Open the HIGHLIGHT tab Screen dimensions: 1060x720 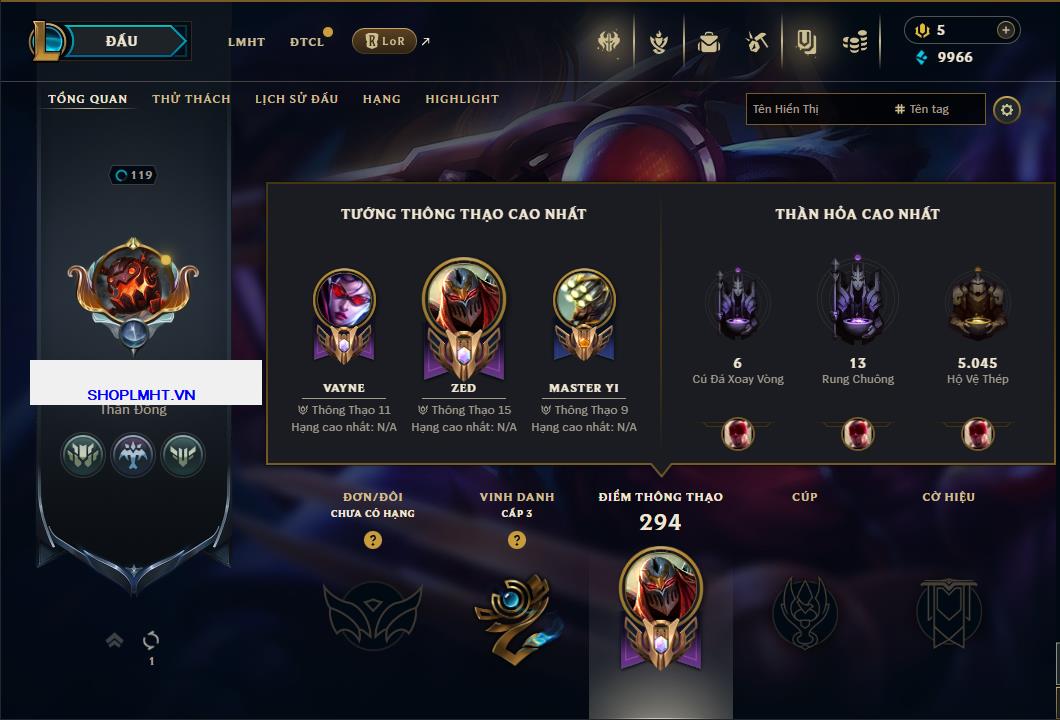pos(462,99)
